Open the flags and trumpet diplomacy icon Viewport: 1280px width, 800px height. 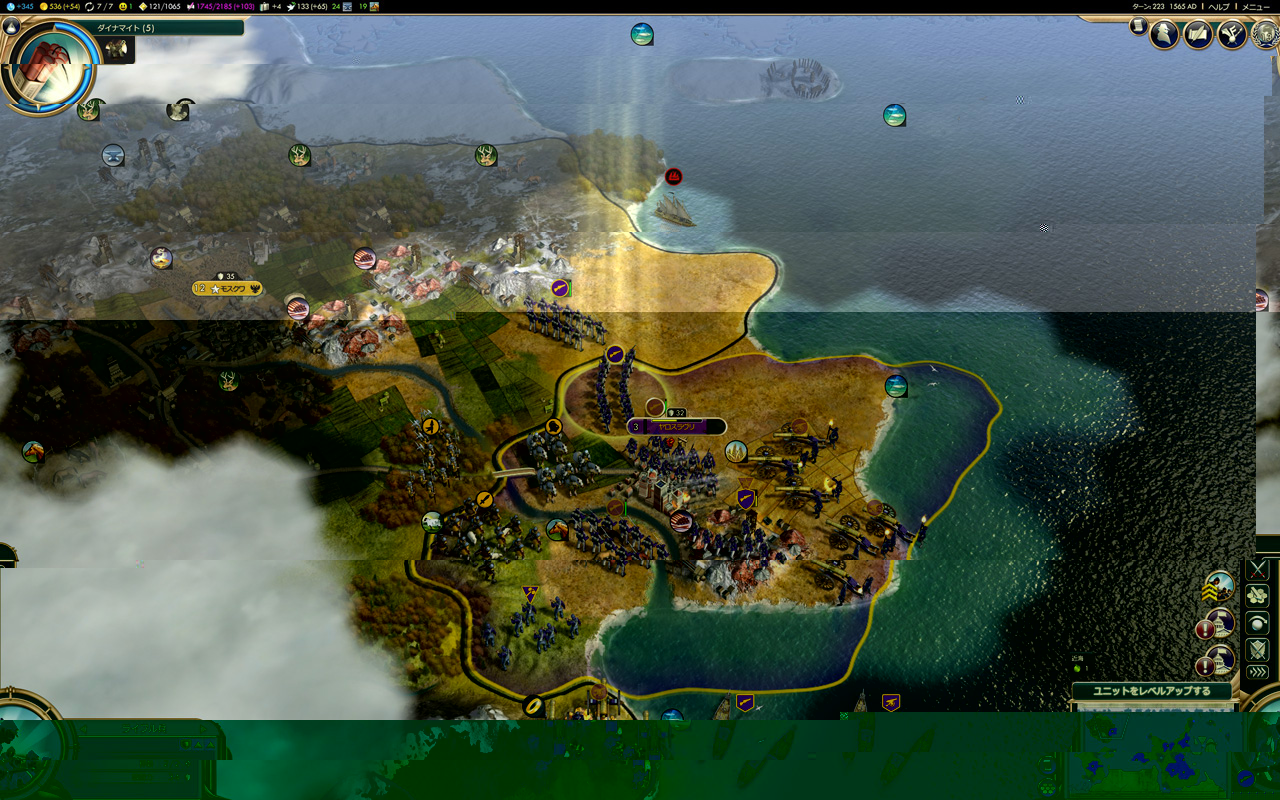1232,35
